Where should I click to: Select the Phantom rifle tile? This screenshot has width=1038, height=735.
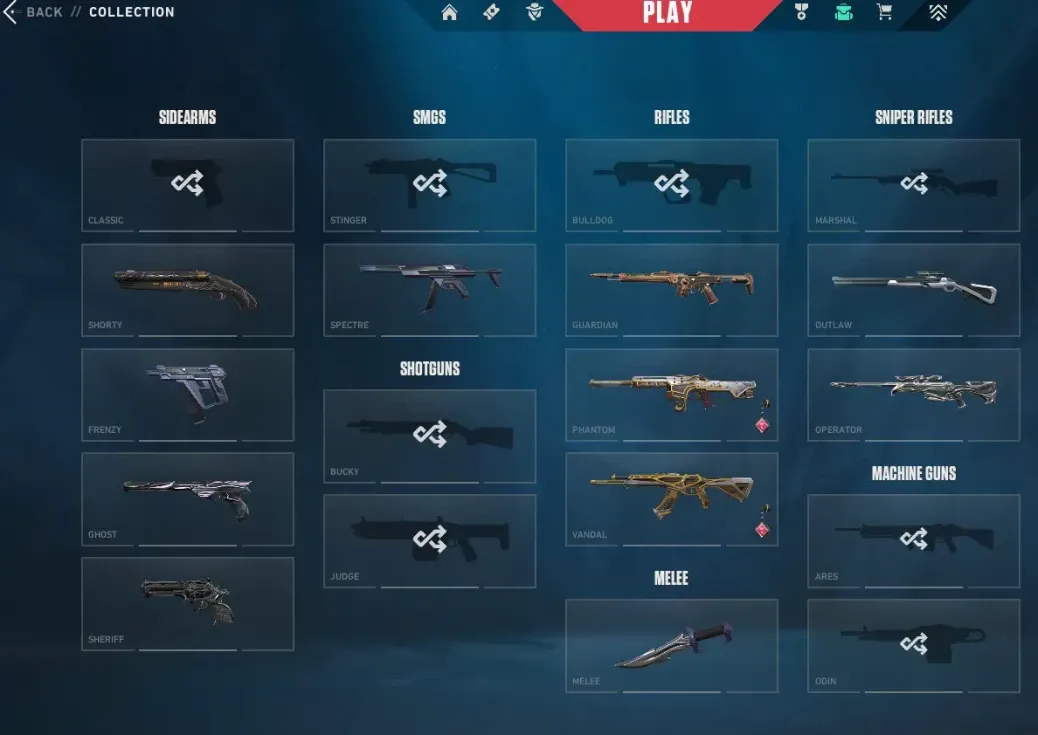pyautogui.click(x=671, y=394)
